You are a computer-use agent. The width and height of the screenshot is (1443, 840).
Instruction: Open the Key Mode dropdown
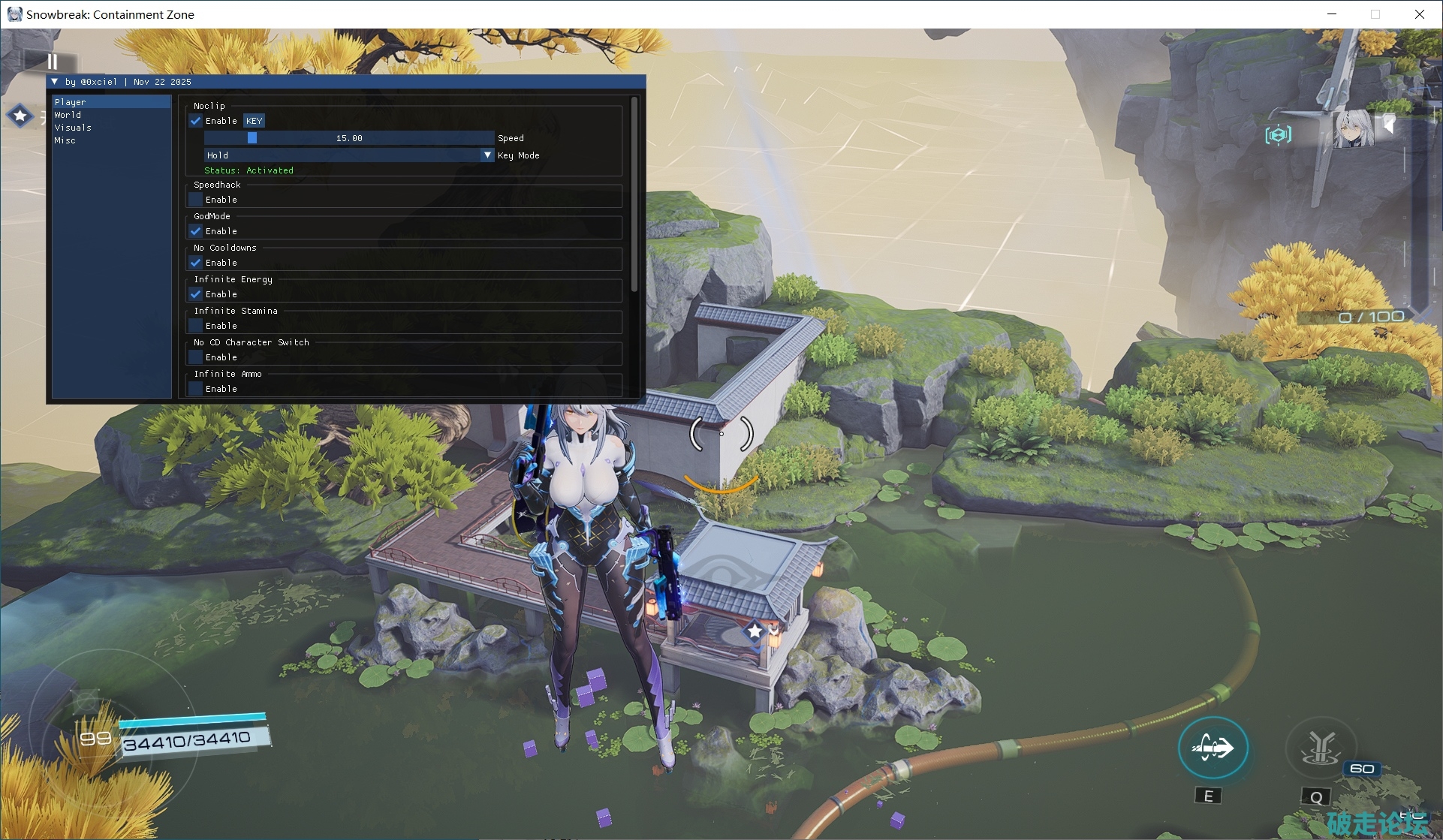[349, 155]
